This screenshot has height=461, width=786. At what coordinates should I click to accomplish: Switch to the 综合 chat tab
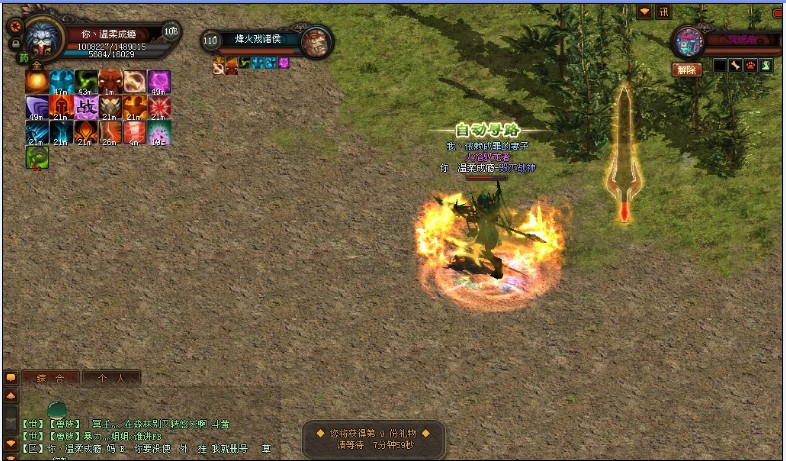pyautogui.click(x=51, y=378)
